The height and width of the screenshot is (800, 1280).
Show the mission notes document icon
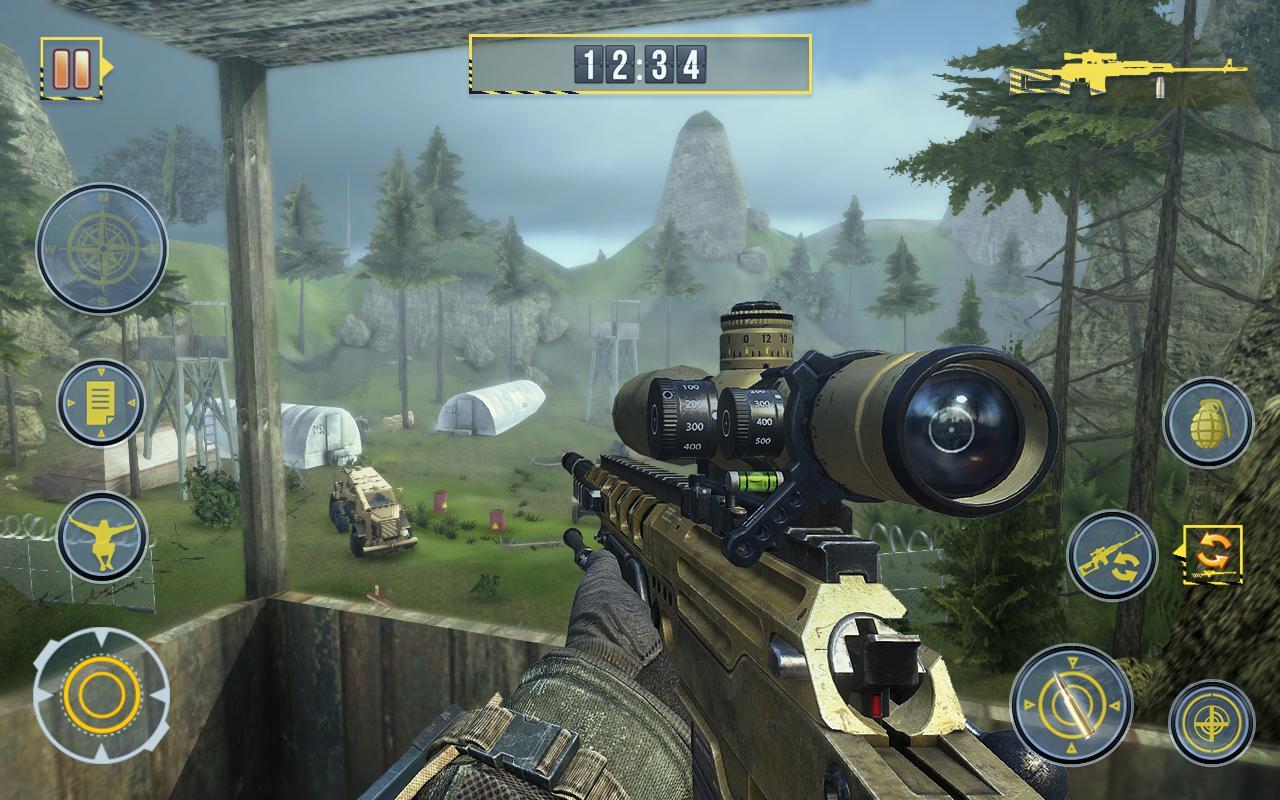point(101,403)
